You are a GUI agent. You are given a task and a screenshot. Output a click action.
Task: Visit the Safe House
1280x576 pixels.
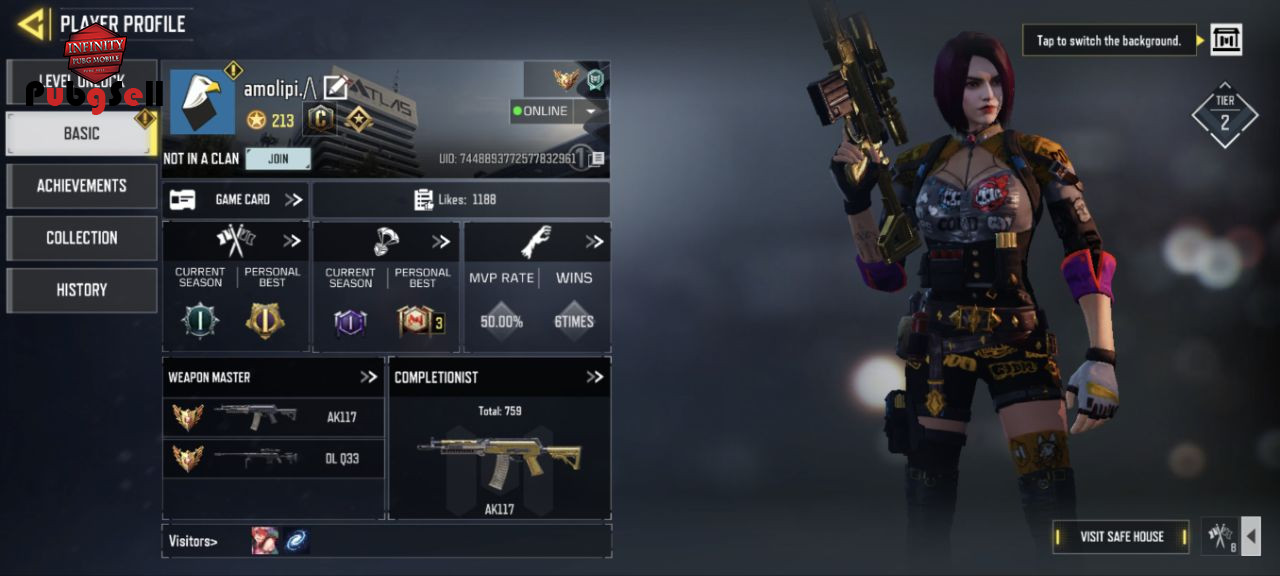click(1121, 537)
